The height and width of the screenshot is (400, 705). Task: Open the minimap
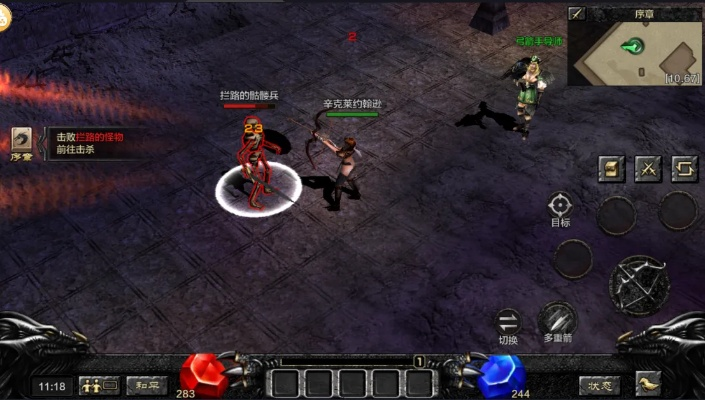tap(634, 50)
